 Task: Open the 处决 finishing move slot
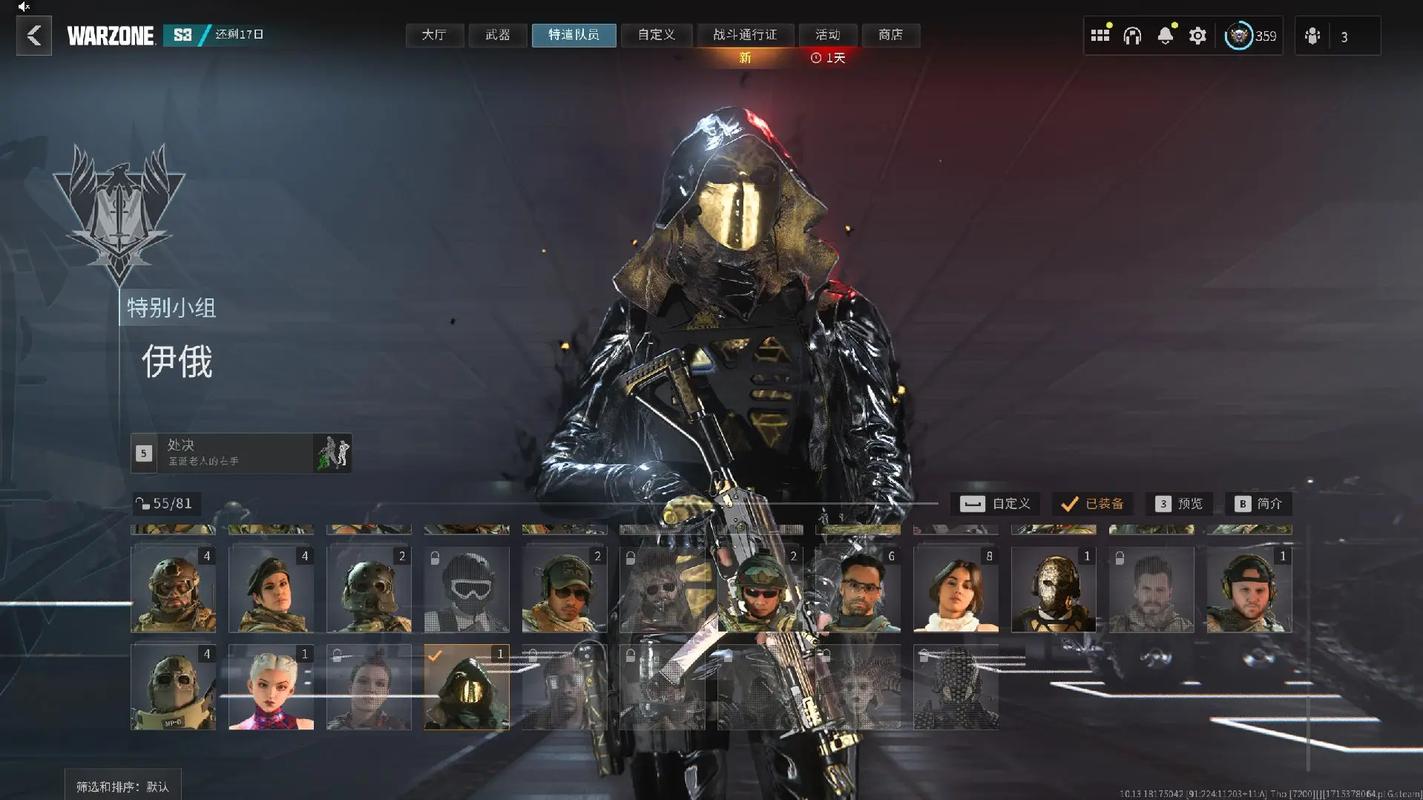pyautogui.click(x=241, y=453)
